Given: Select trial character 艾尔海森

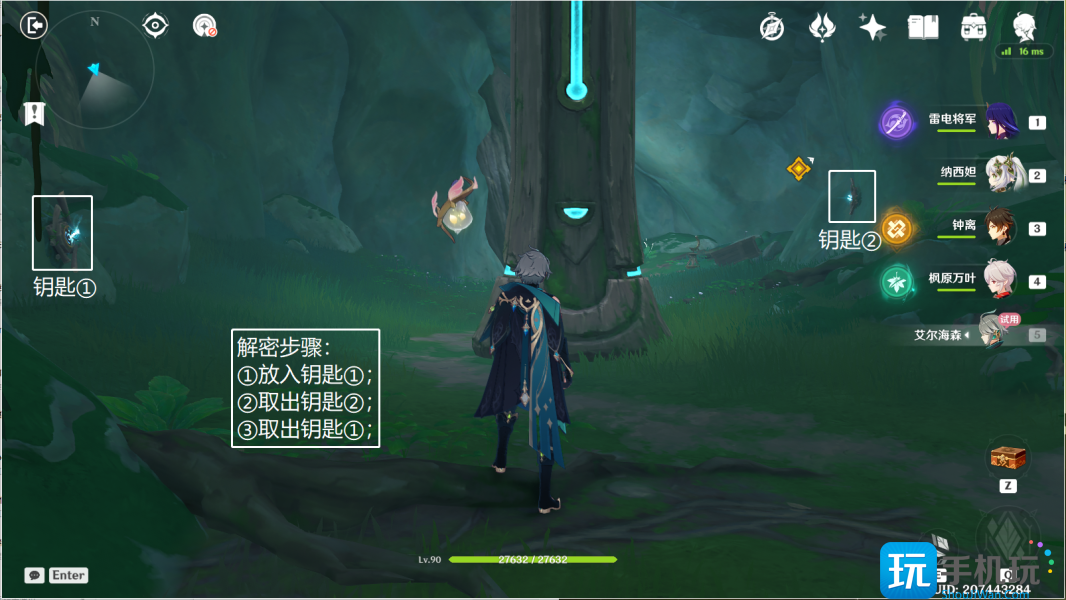Looking at the screenshot, I should 993,334.
